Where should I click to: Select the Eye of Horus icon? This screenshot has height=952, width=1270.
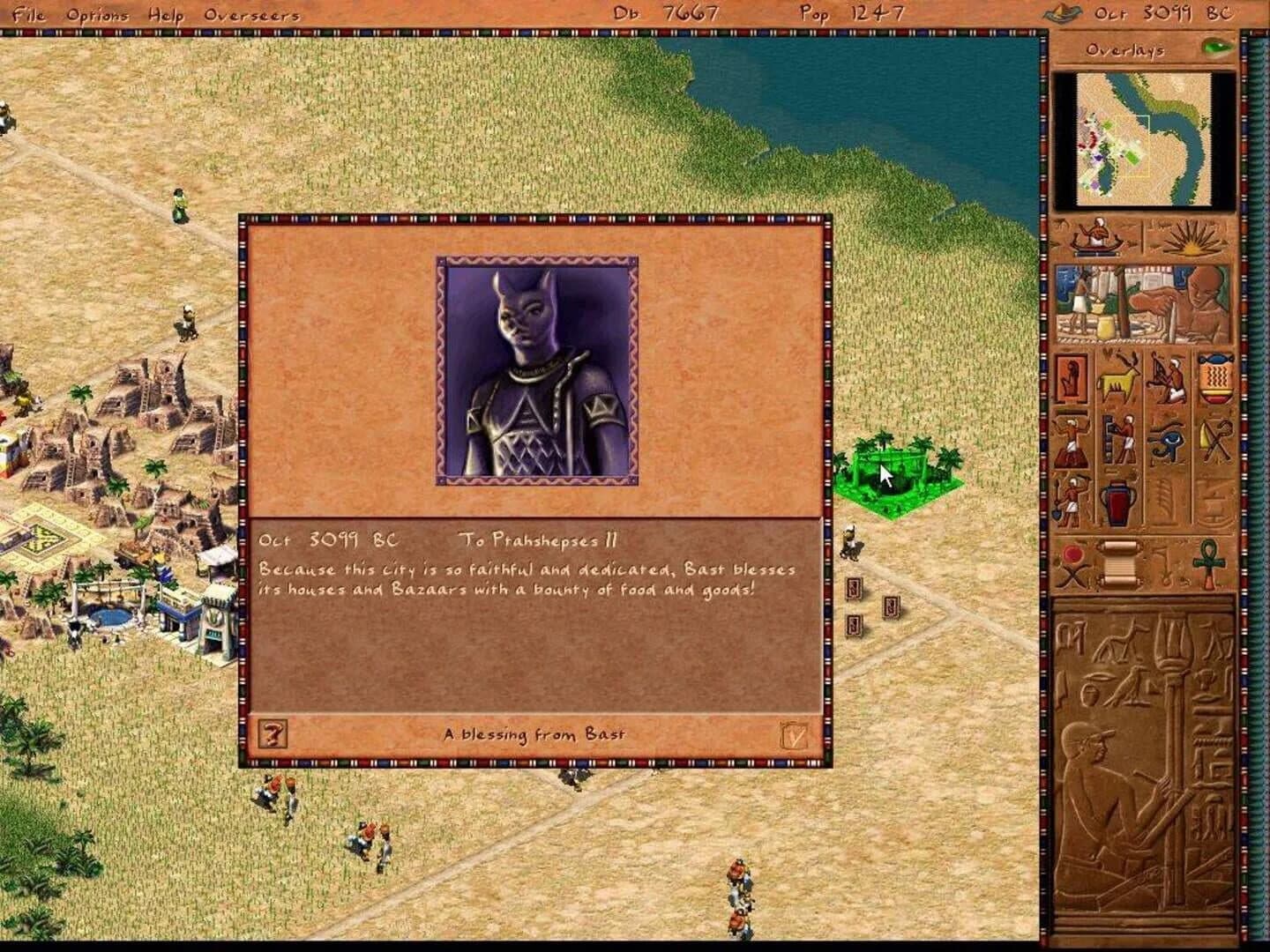point(1166,441)
